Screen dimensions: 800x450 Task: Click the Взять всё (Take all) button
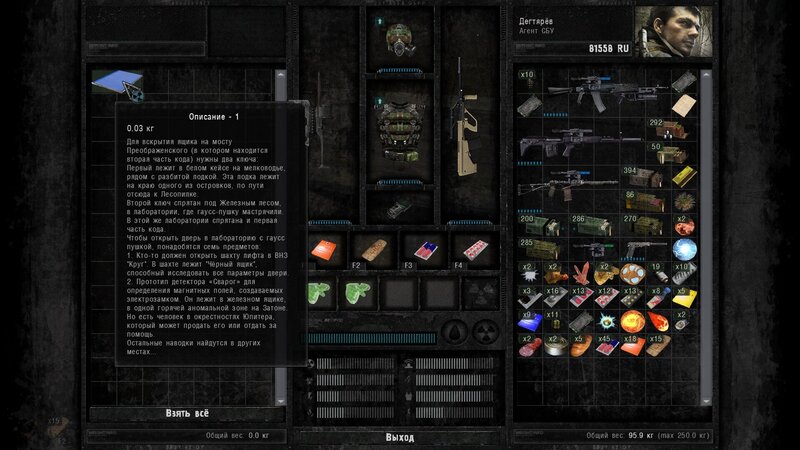pos(189,412)
